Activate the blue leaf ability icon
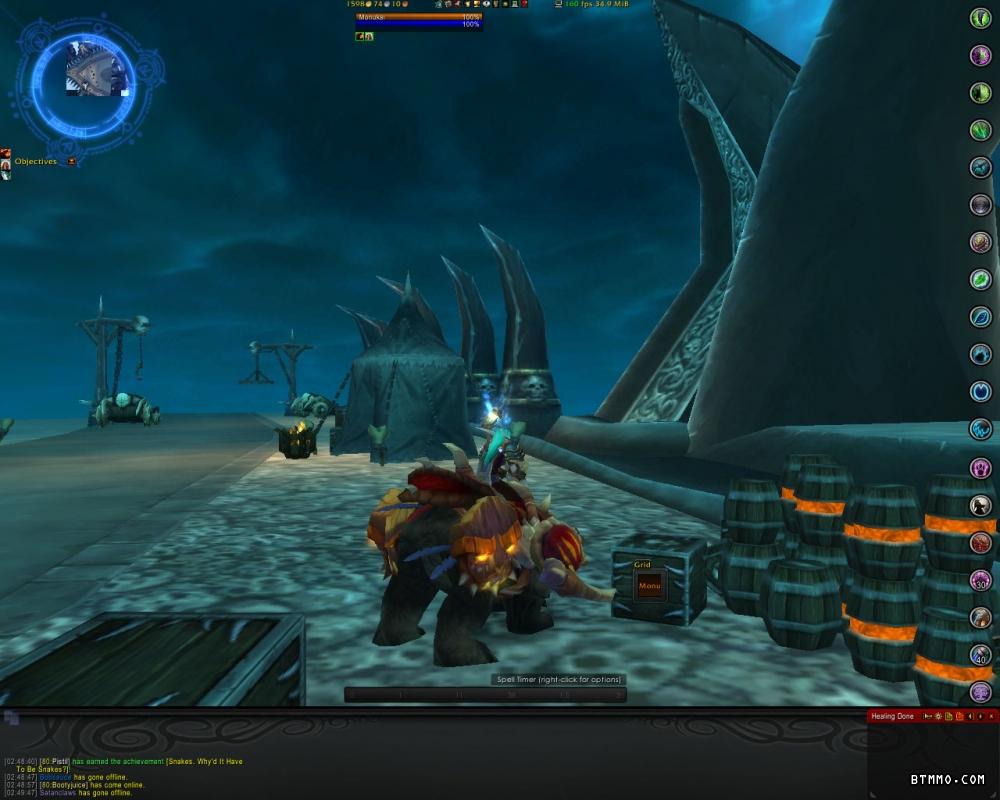The image size is (1000, 800). tap(980, 317)
